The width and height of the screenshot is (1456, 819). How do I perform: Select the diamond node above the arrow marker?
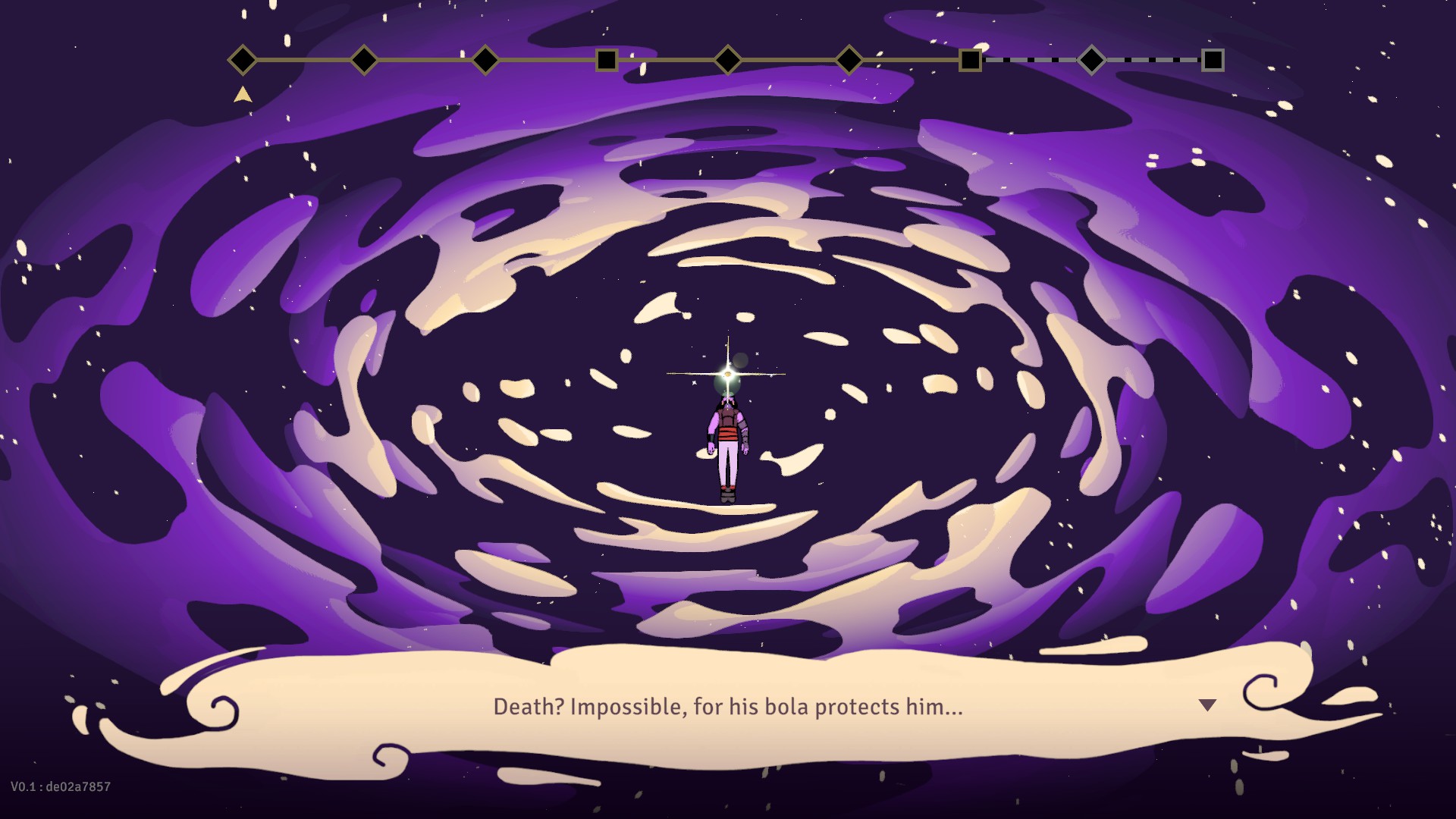(x=243, y=60)
